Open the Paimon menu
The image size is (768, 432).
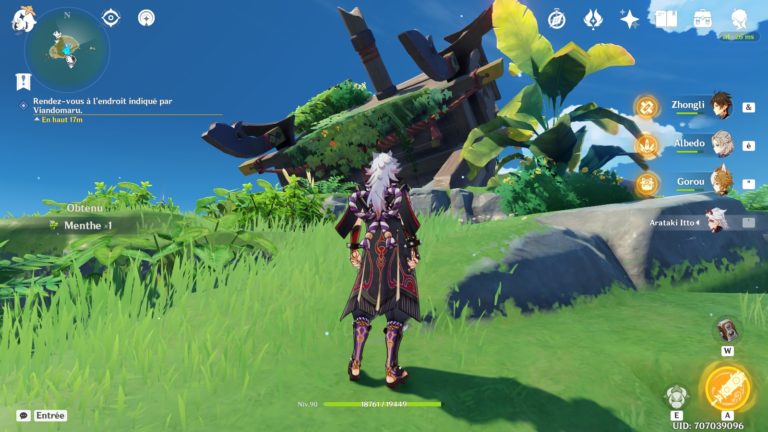click(x=24, y=19)
